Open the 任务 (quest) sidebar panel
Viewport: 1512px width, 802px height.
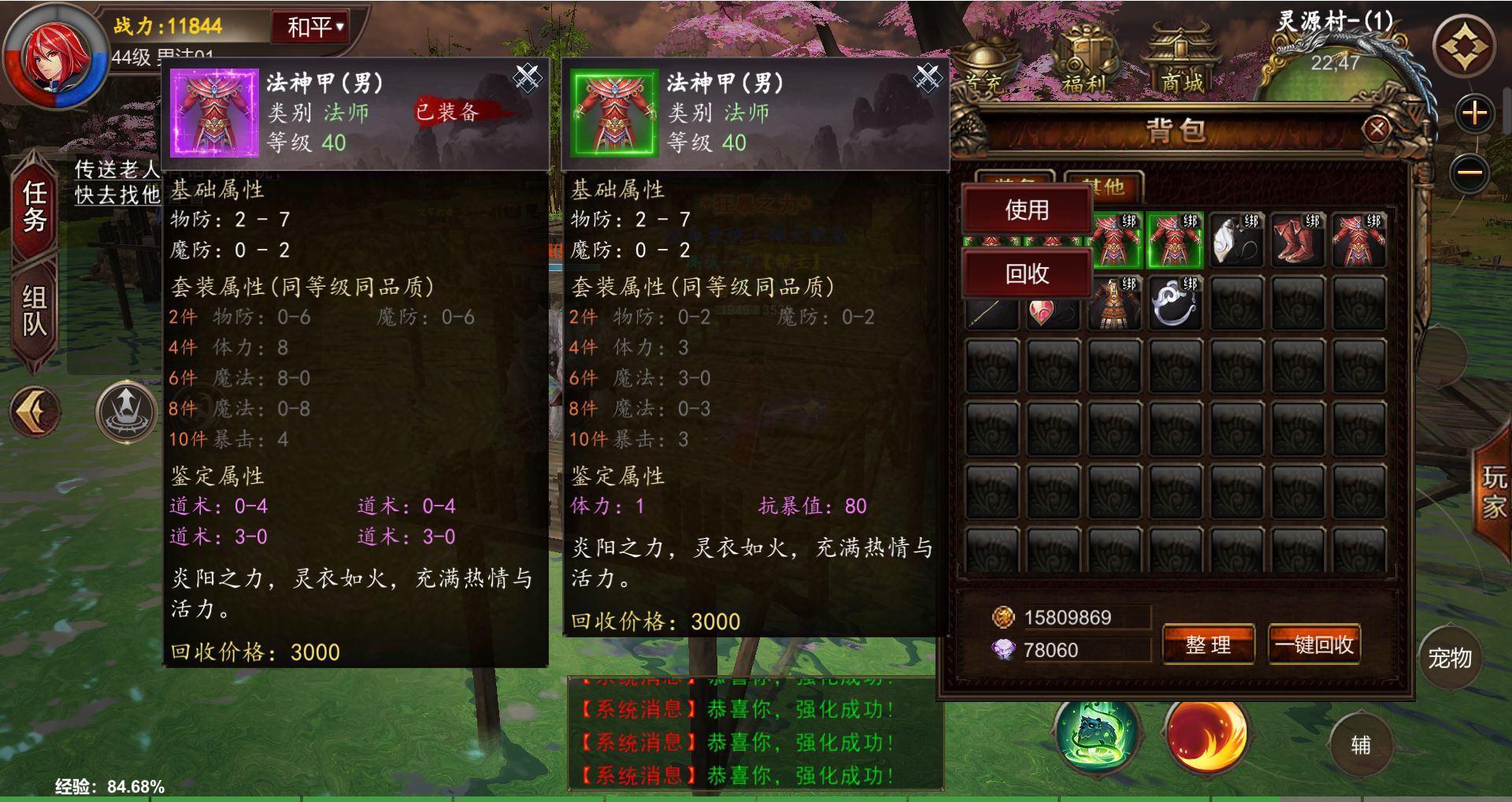click(33, 209)
